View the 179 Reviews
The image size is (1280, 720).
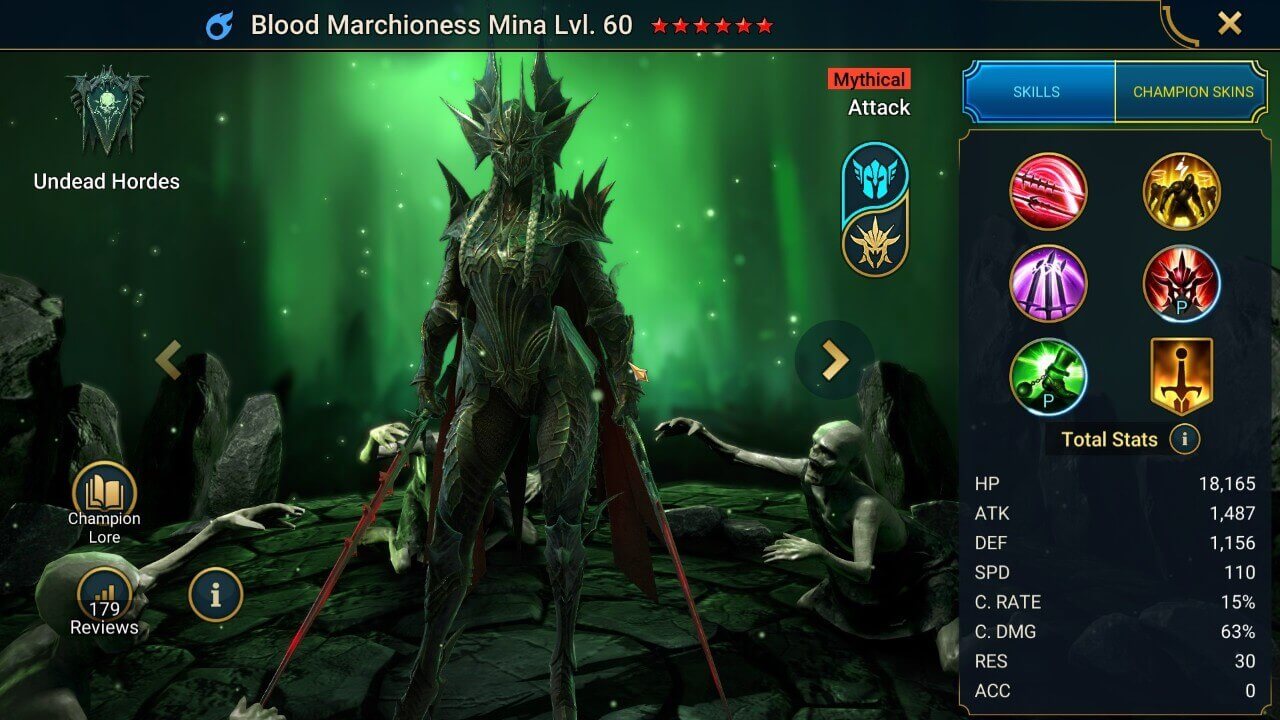106,593
